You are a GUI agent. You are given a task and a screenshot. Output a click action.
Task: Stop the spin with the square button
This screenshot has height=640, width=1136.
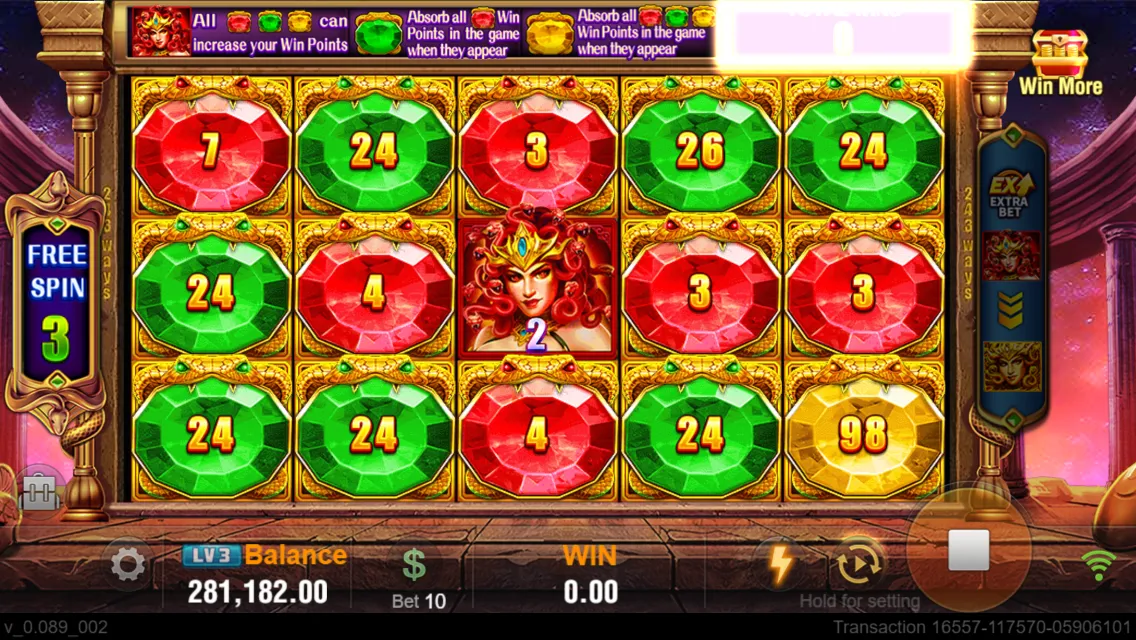click(x=968, y=551)
